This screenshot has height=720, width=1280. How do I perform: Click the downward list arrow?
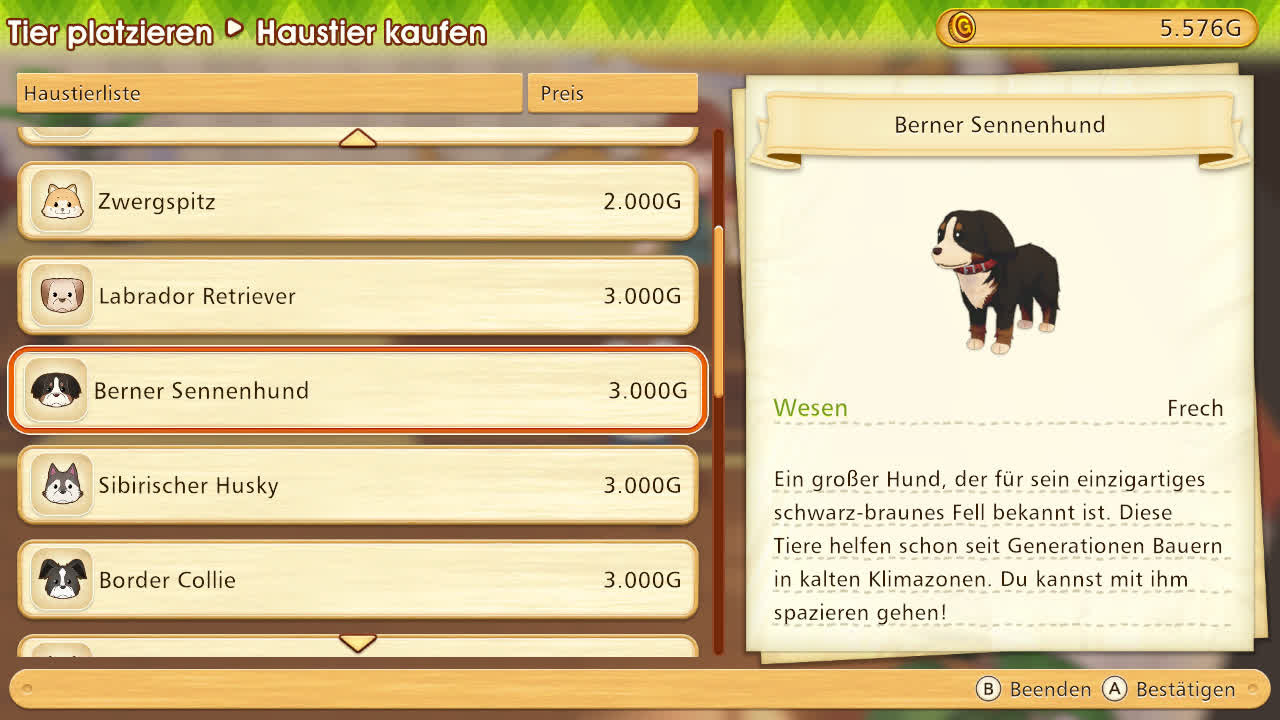(x=357, y=642)
